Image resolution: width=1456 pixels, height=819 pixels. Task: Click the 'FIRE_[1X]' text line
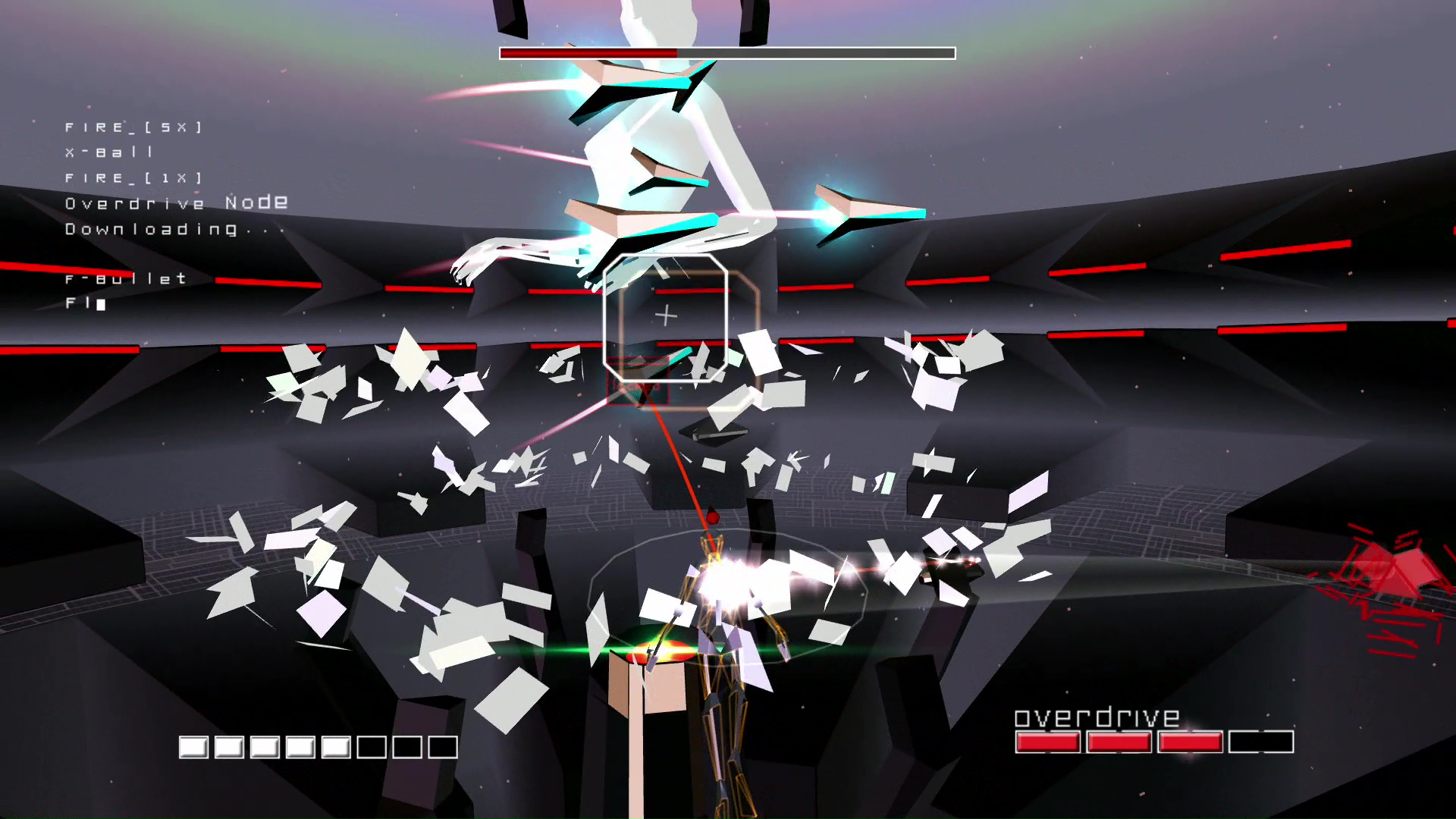(133, 177)
